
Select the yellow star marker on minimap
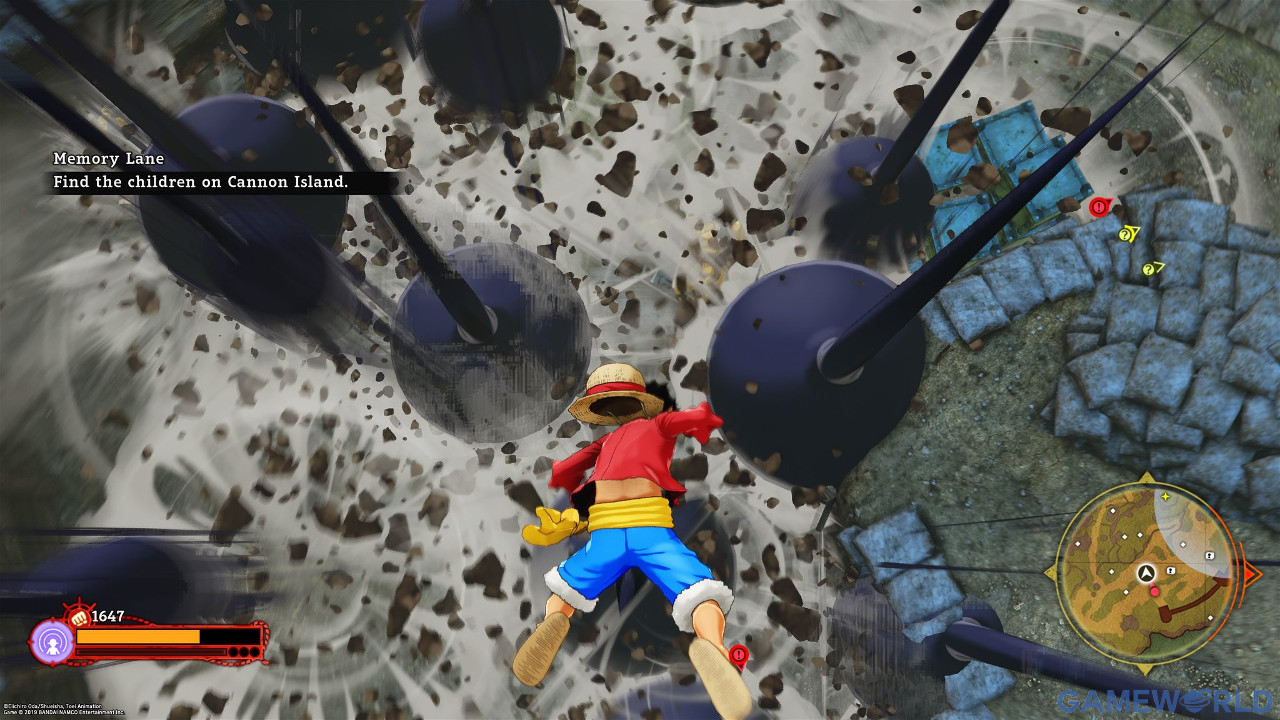coord(1165,496)
